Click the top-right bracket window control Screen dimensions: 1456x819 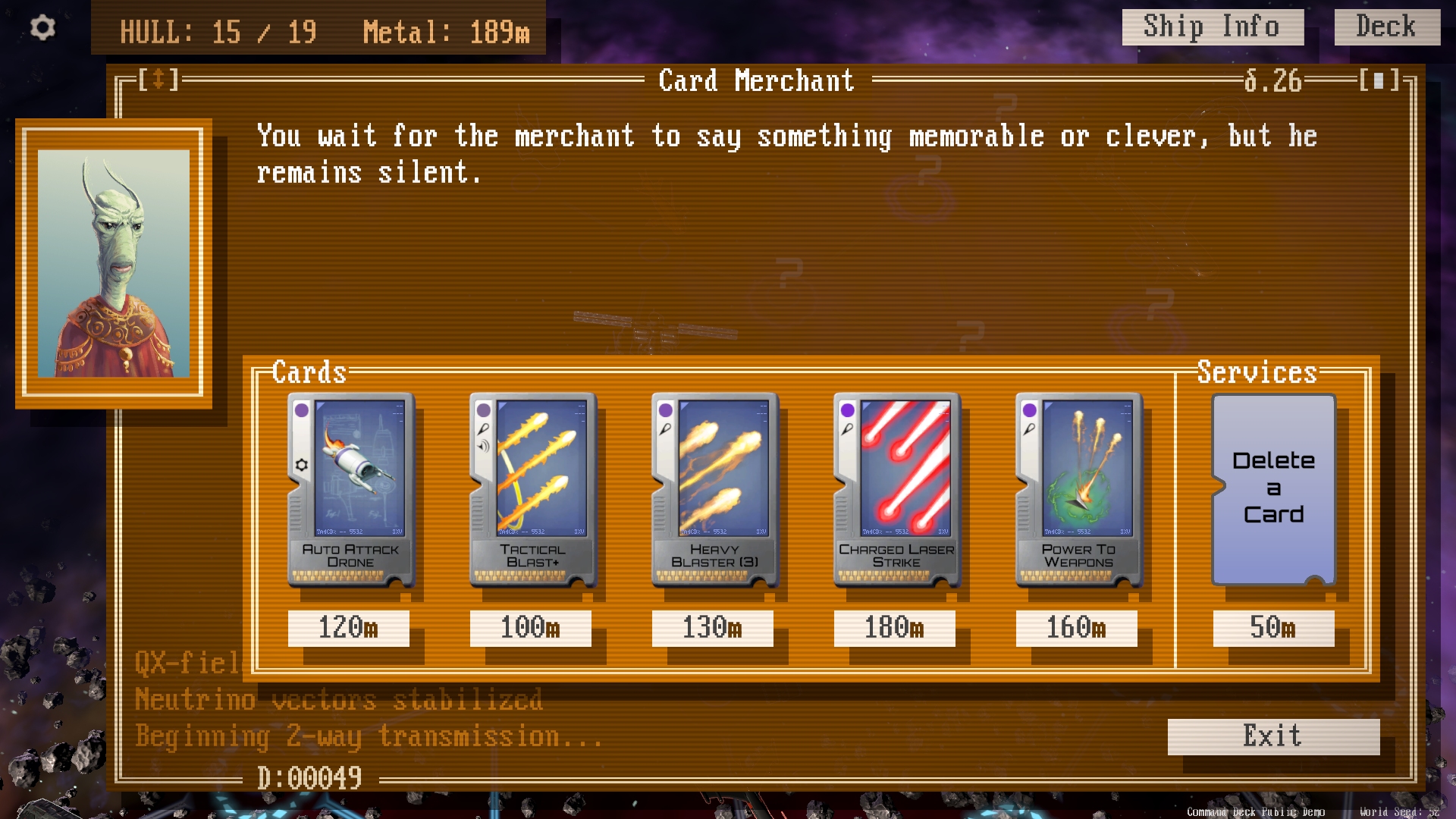pos(1379,80)
